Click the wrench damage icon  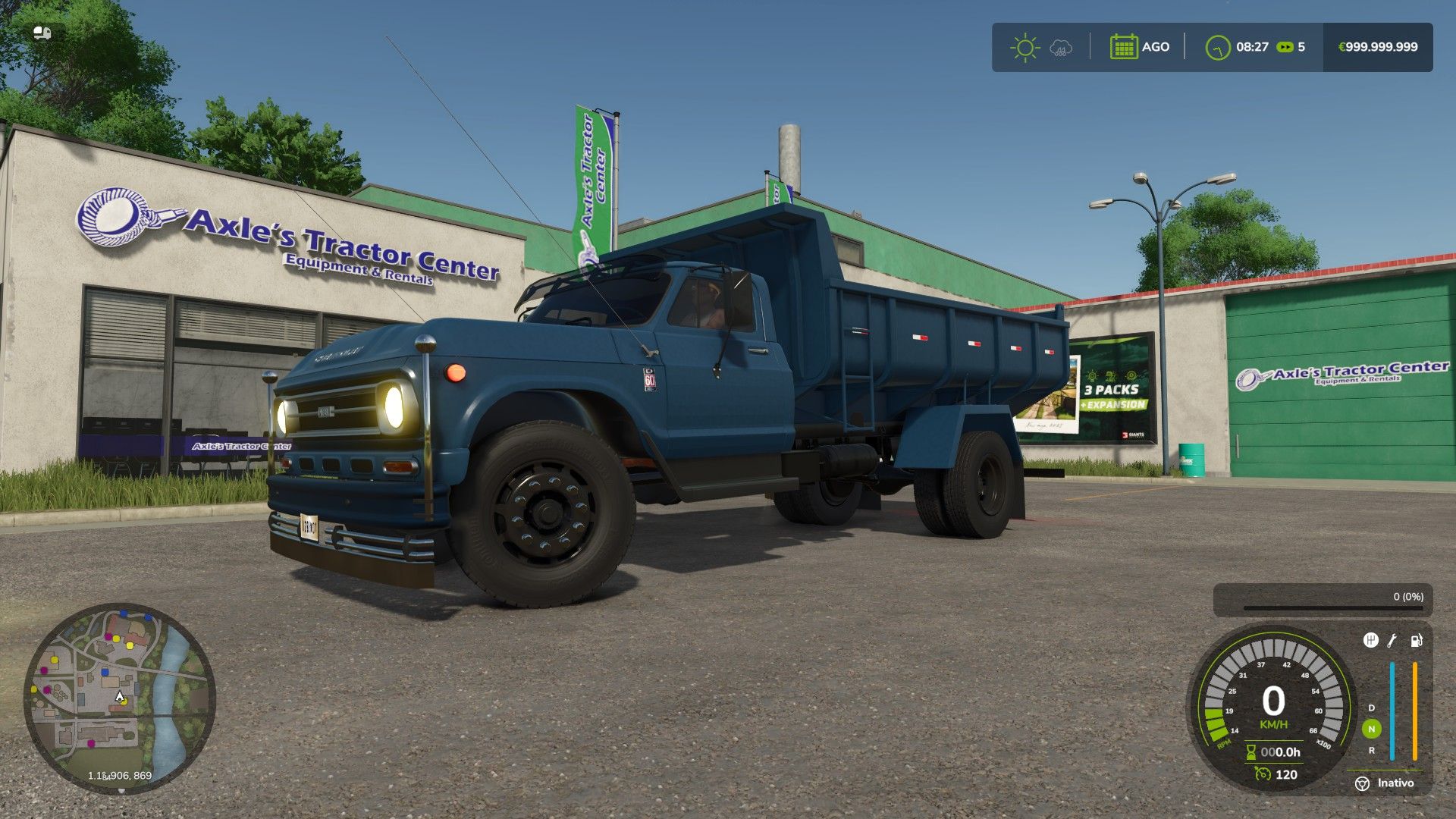click(x=1392, y=641)
